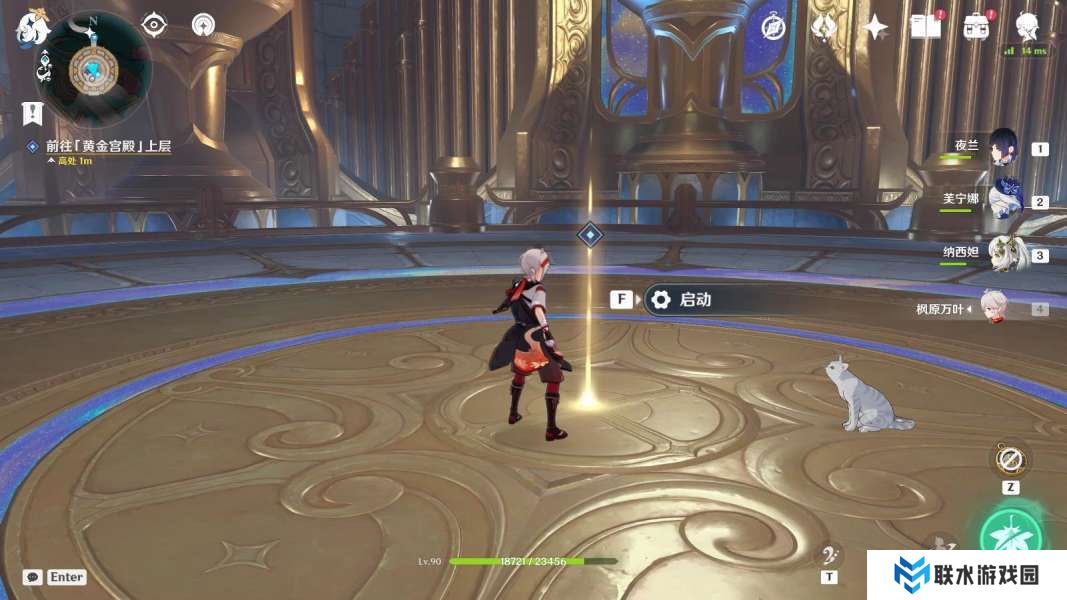Open the chat speech bubble icon

pyautogui.click(x=33, y=577)
